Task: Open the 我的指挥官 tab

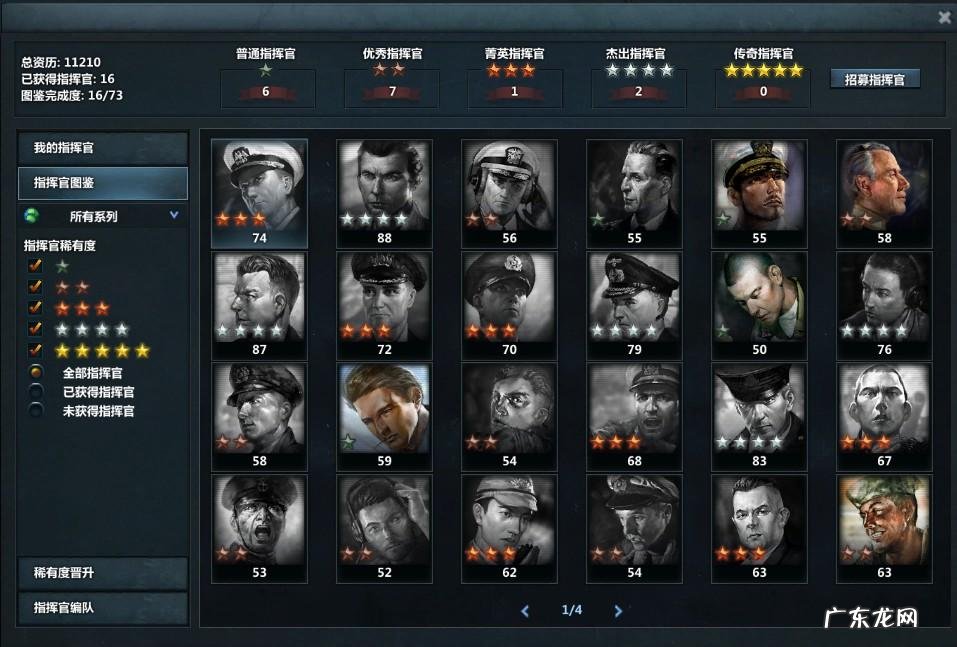Action: tap(103, 148)
